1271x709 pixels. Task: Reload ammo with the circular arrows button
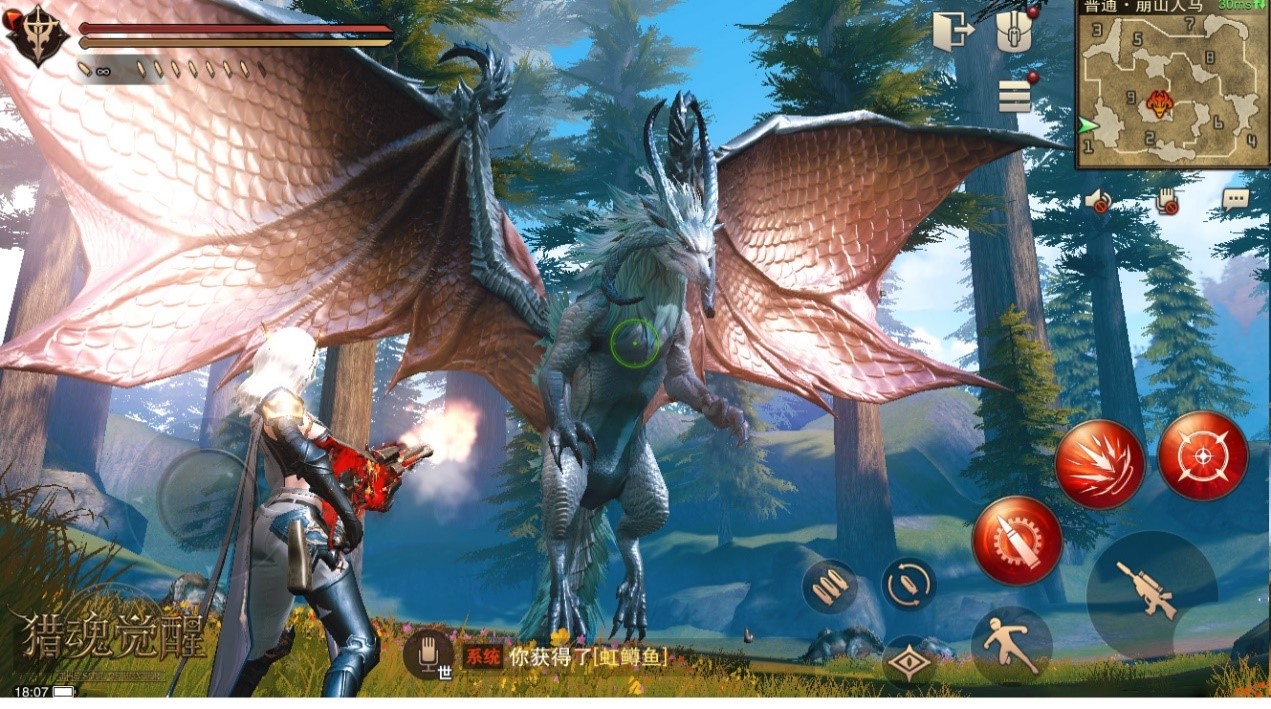tap(908, 584)
